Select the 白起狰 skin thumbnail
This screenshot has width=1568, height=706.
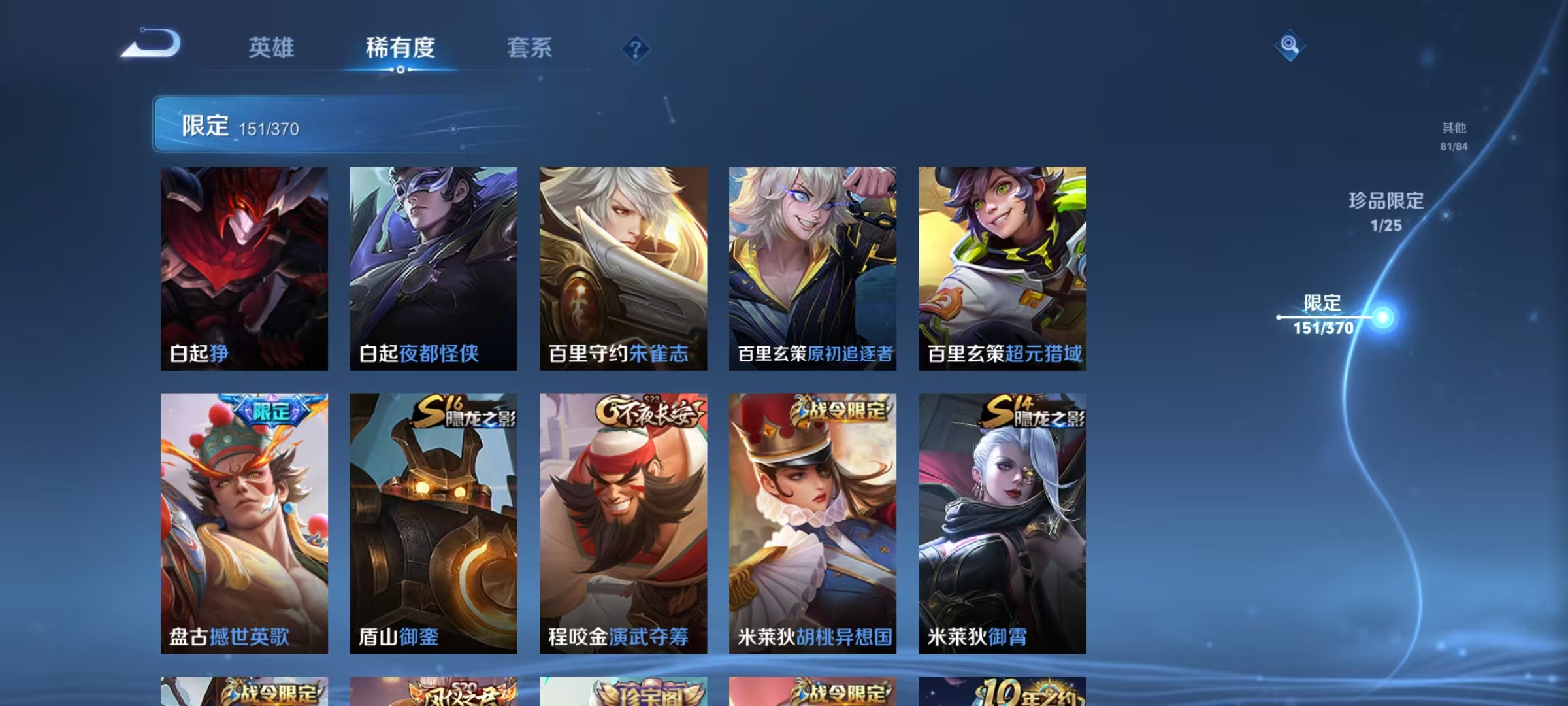(x=243, y=268)
